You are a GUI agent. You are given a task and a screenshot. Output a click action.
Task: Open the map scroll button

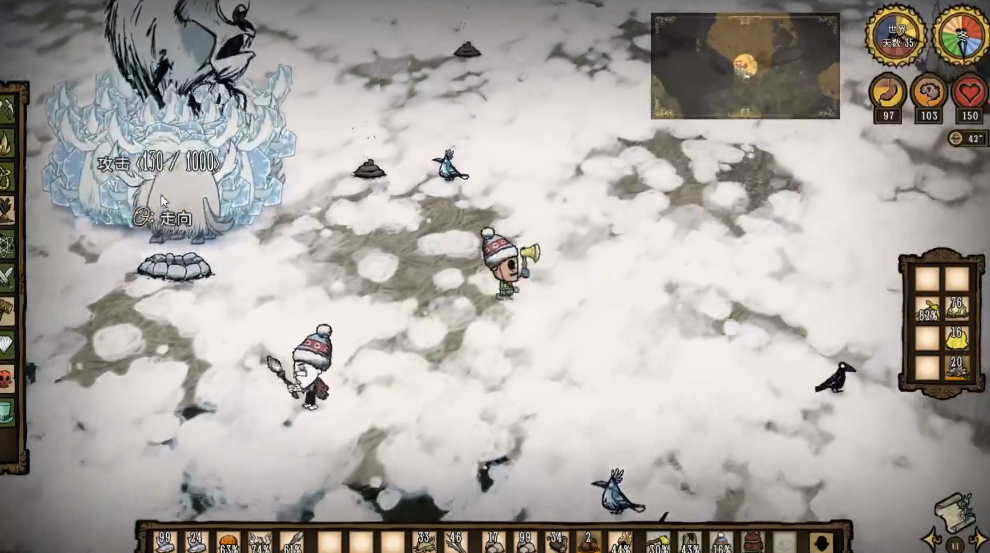955,508
